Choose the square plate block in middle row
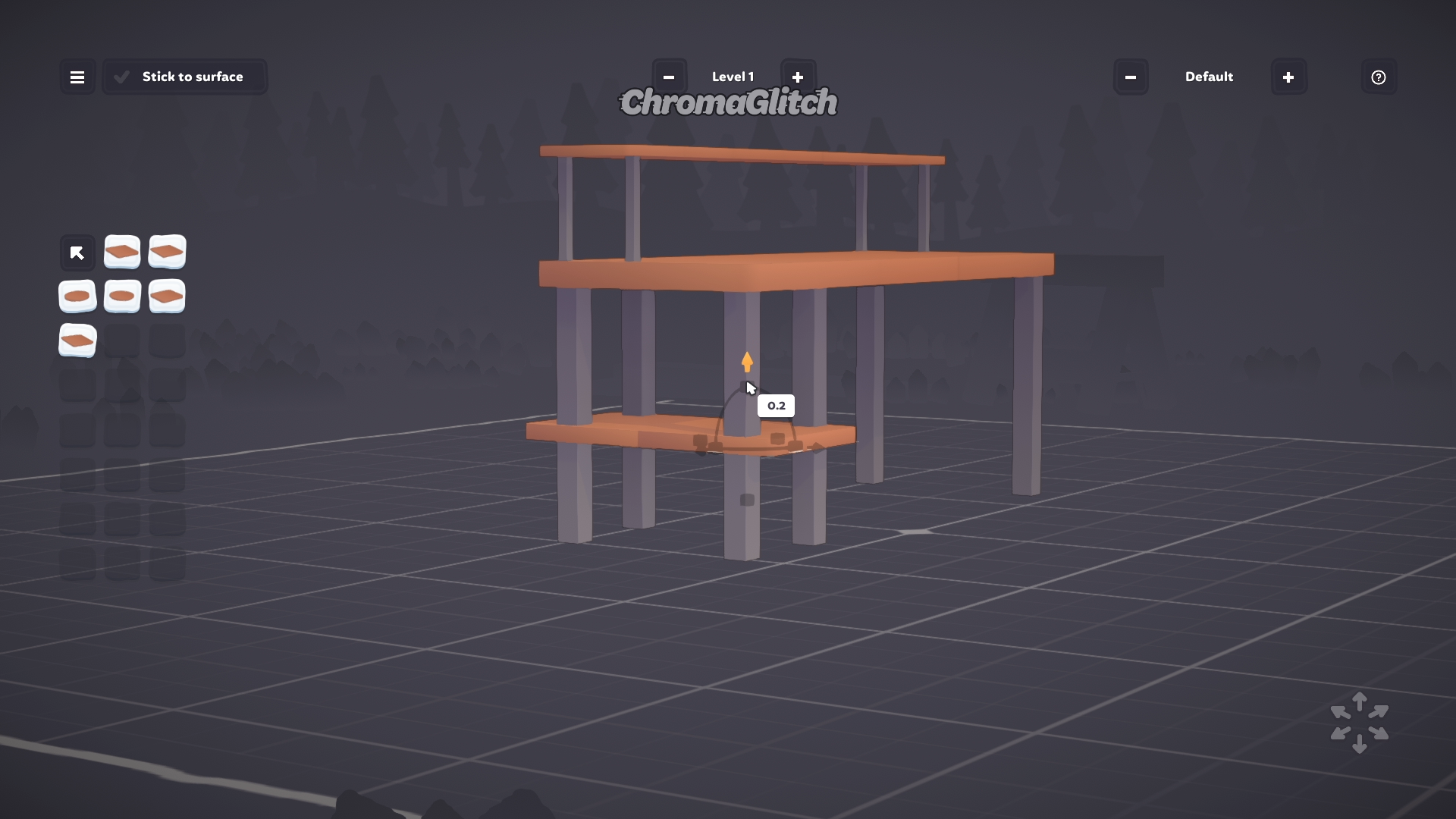This screenshot has width=1456, height=819. pos(167,297)
